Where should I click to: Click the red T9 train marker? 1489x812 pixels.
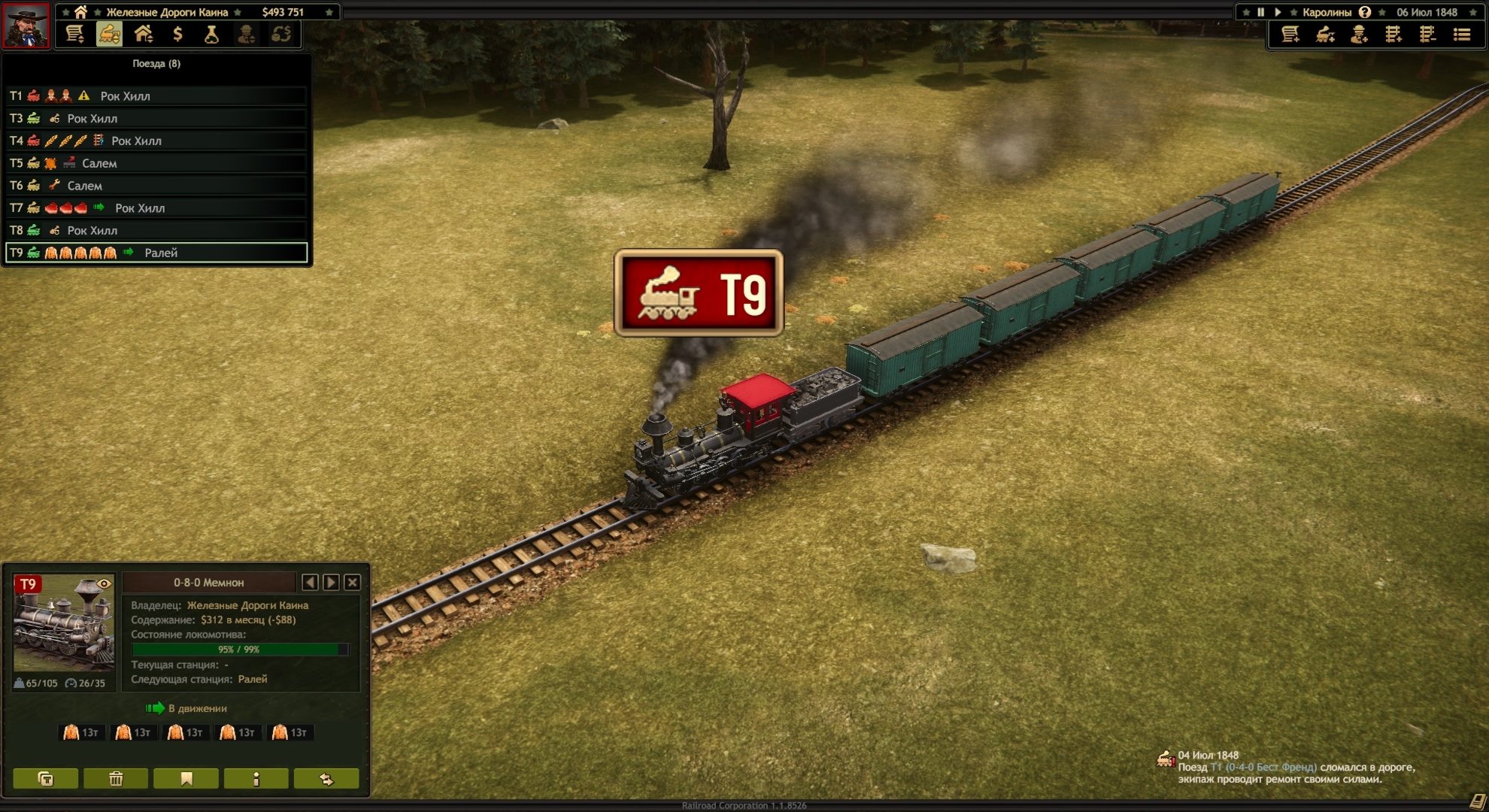699,292
